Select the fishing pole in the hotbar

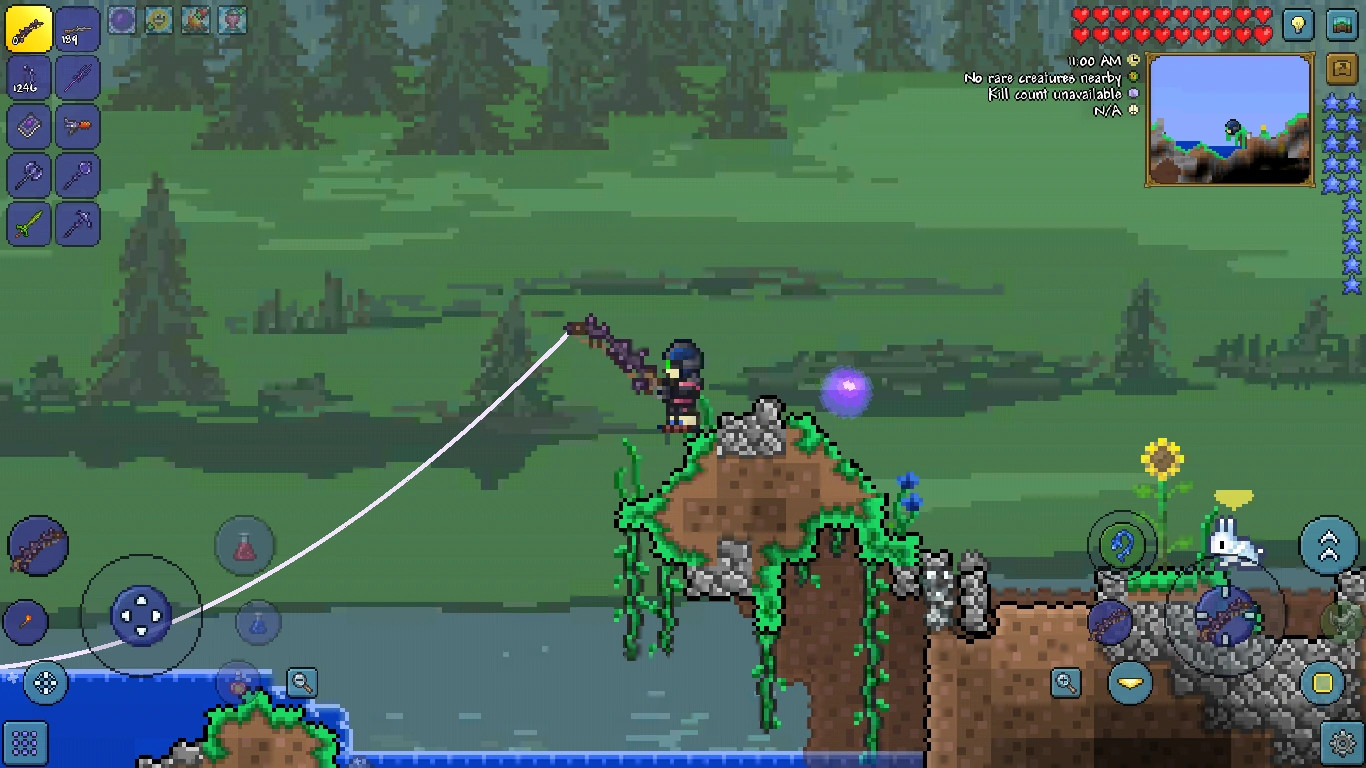pyautogui.click(x=28, y=28)
